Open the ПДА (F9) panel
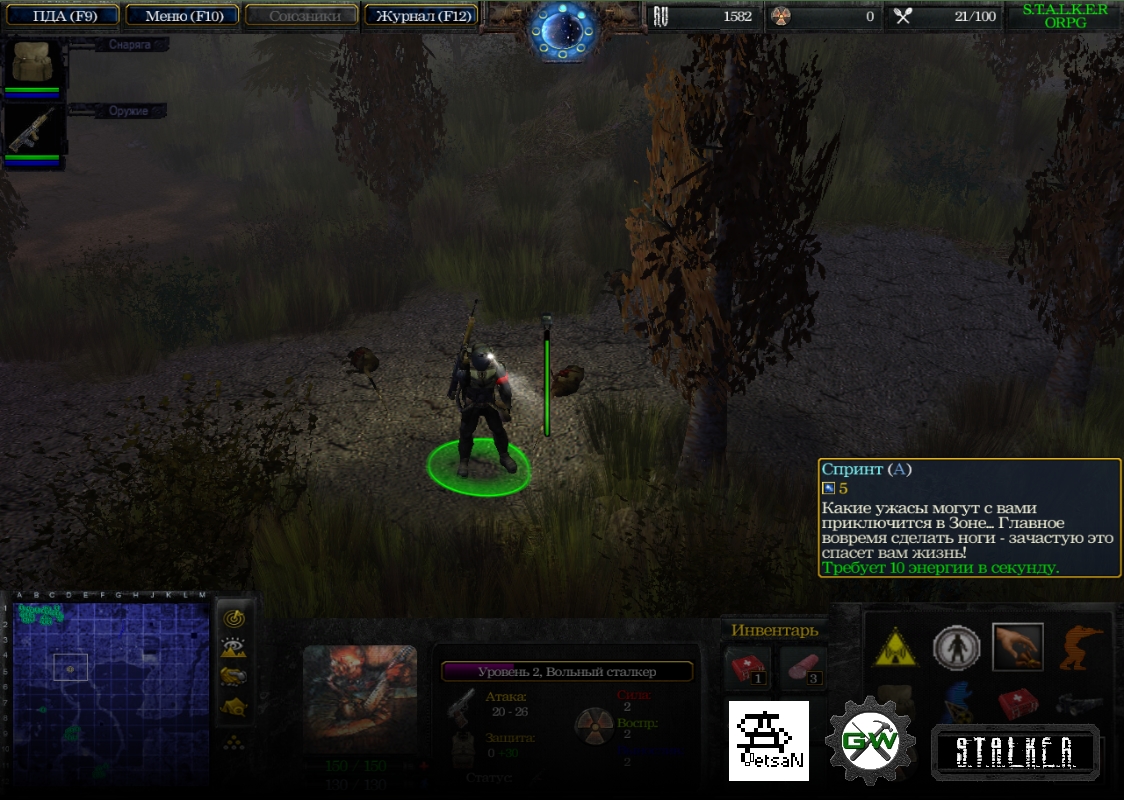The height and width of the screenshot is (800, 1124). click(x=62, y=16)
